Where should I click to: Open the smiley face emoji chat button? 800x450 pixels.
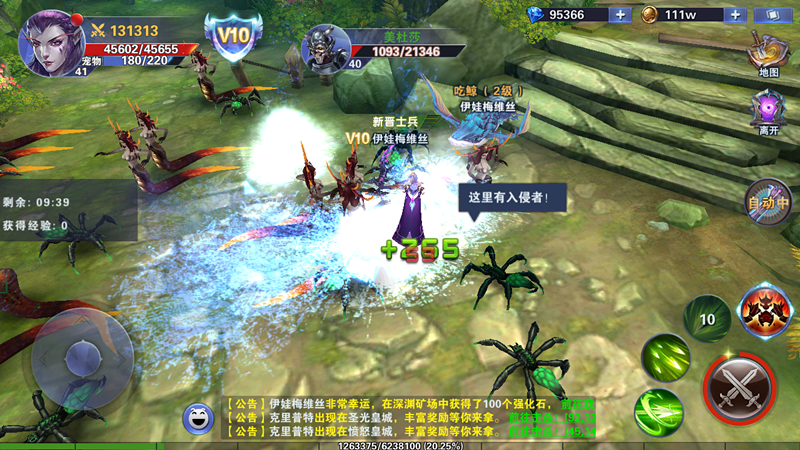197,418
